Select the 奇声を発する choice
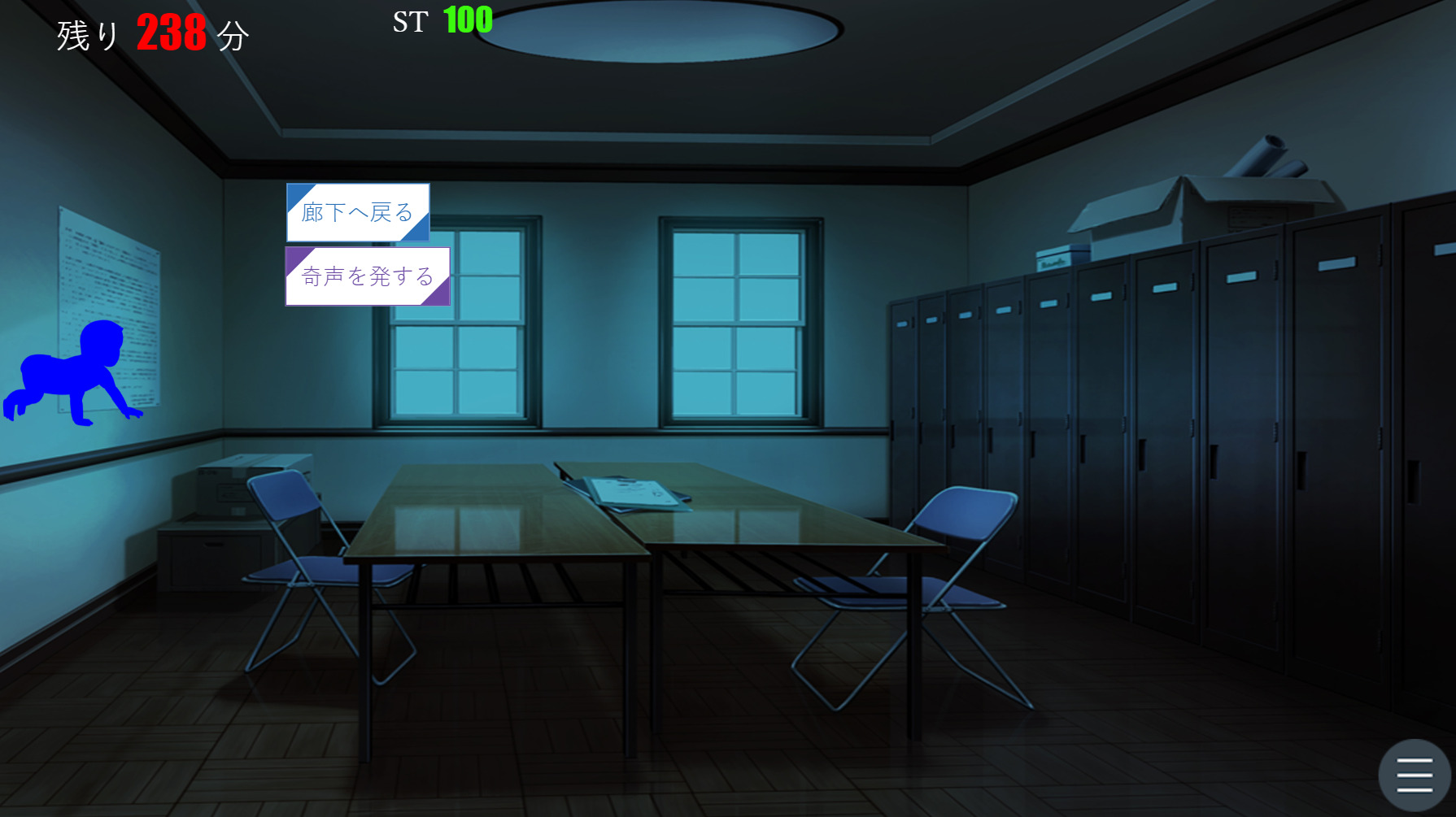 [x=368, y=276]
